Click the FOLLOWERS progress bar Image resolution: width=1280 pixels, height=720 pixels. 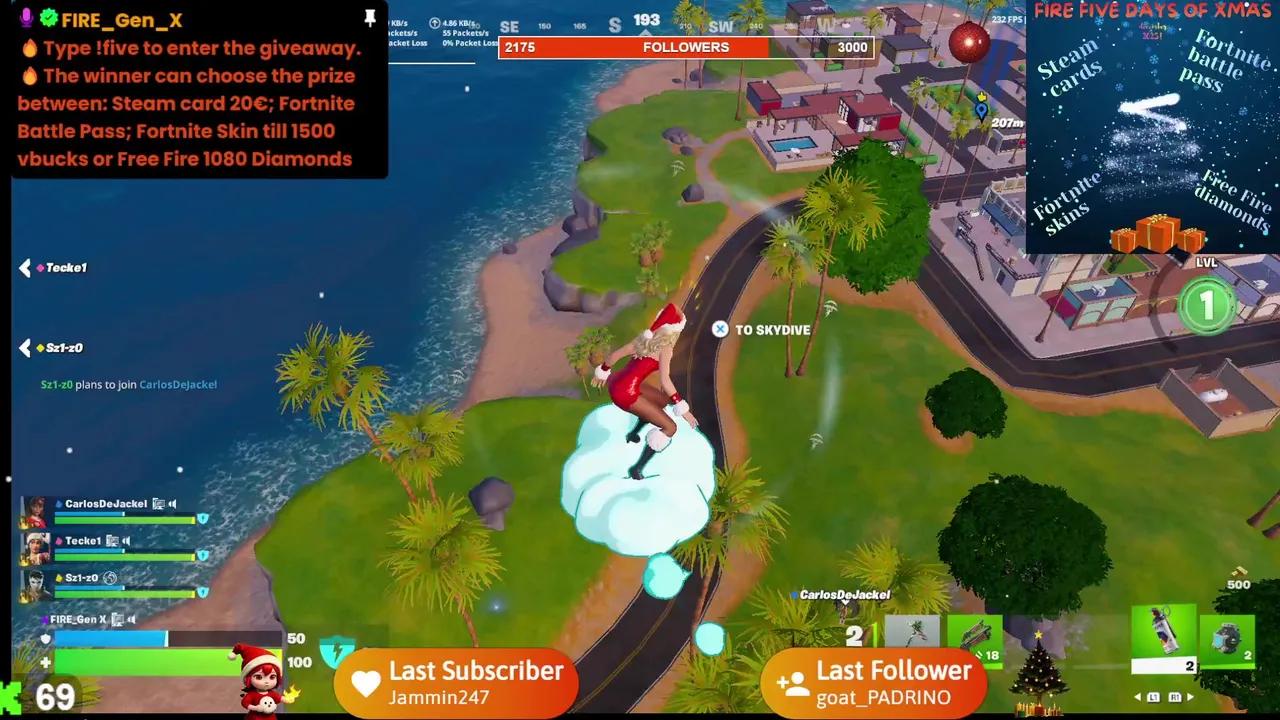point(685,46)
